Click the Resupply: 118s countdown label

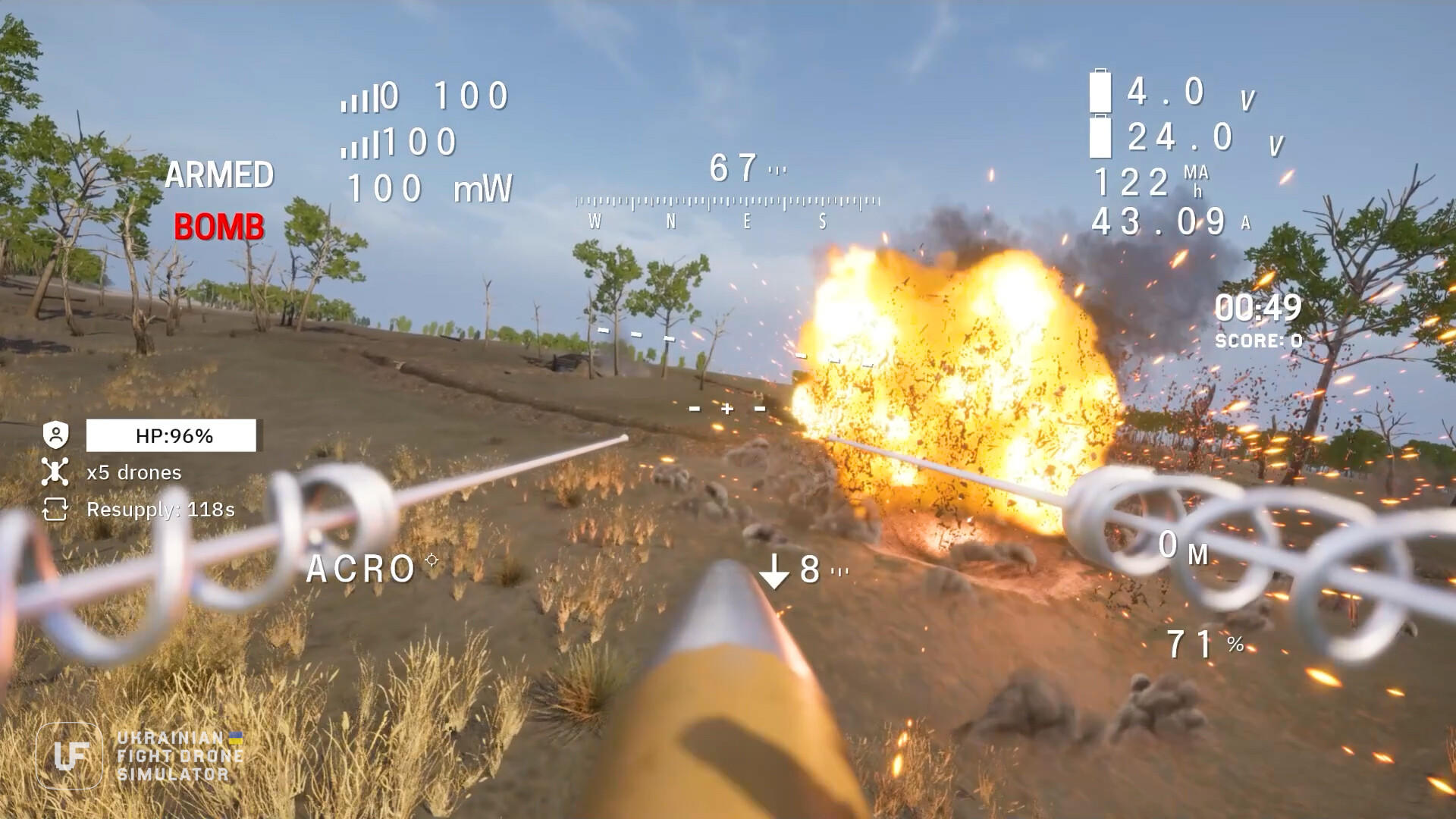[159, 510]
